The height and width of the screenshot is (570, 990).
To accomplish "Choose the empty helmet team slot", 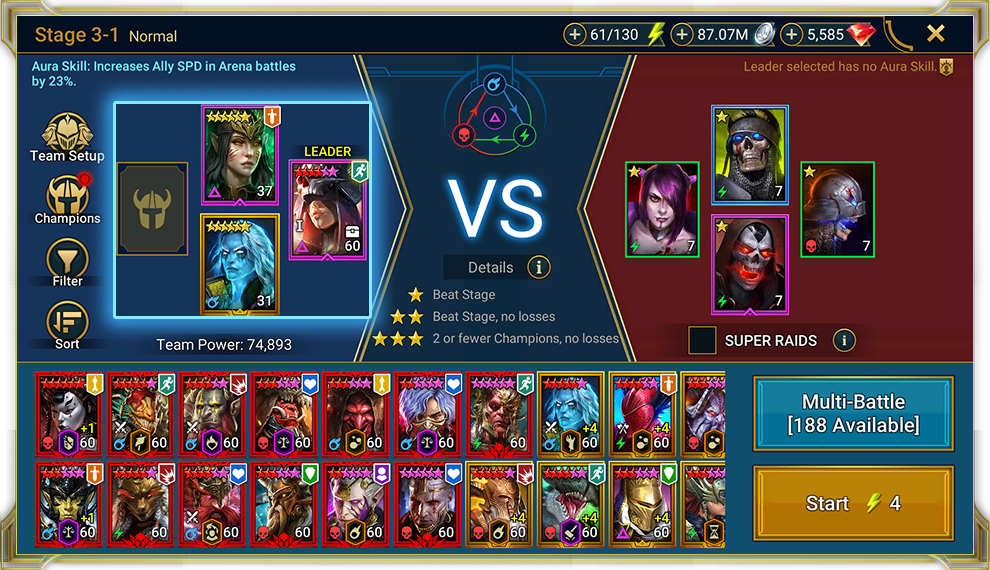I will pyautogui.click(x=152, y=208).
